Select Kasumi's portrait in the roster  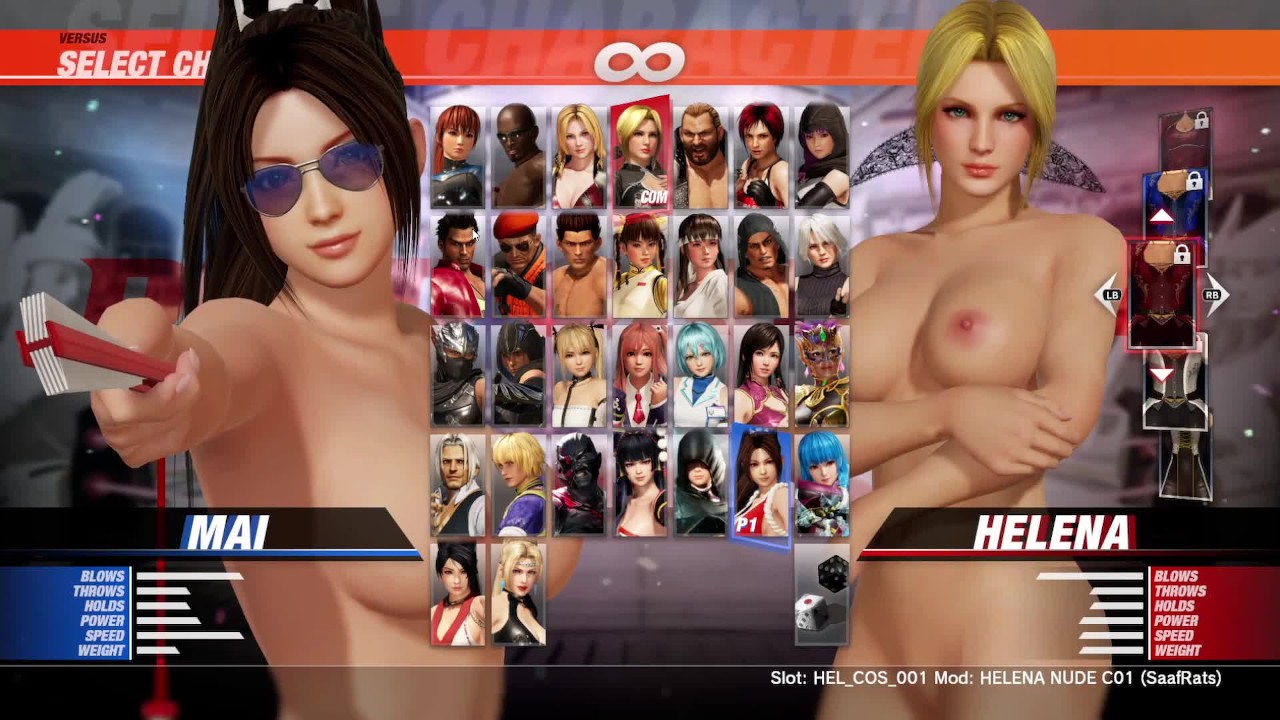point(458,156)
